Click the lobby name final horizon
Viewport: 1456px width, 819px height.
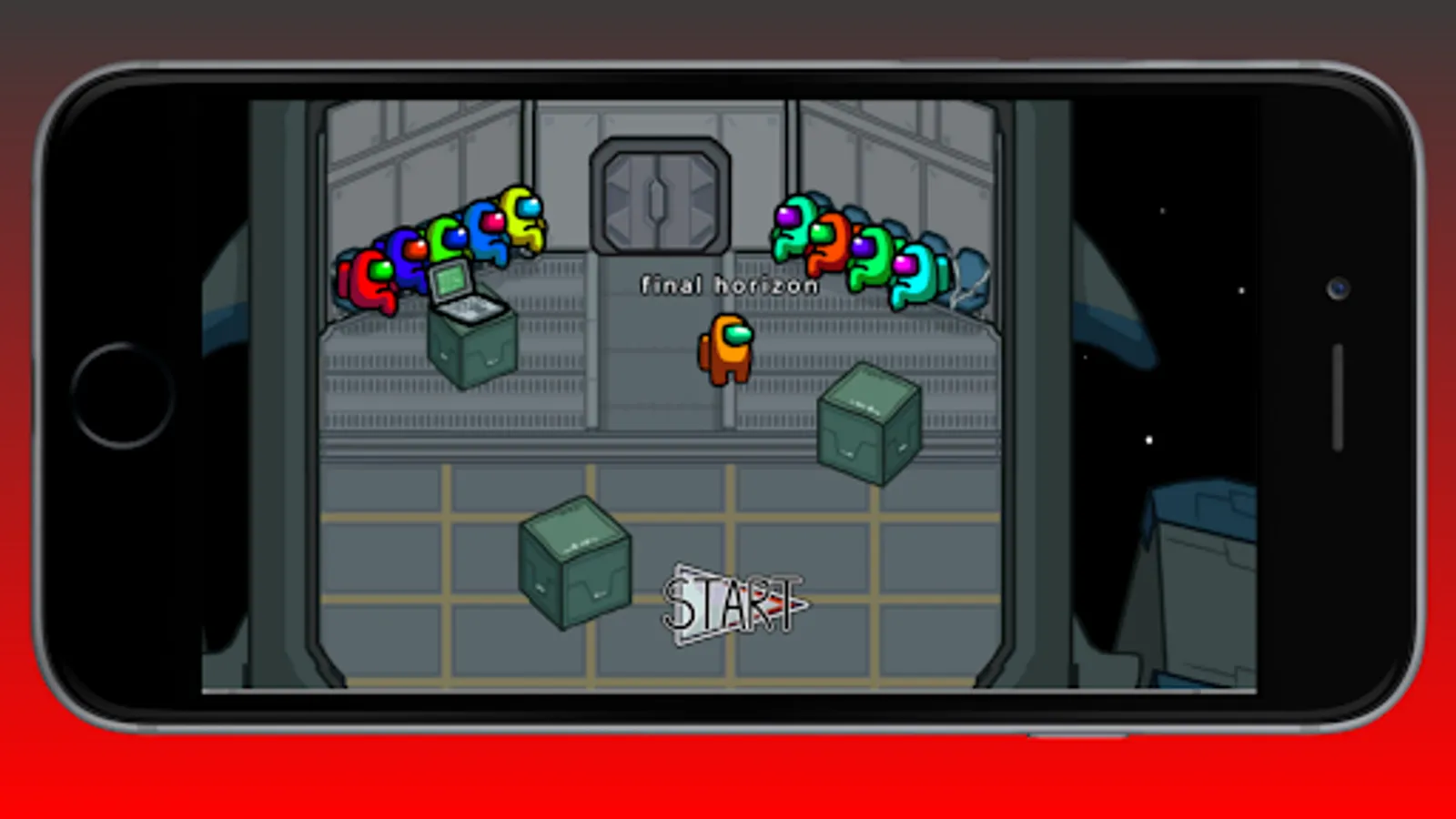[x=728, y=284]
